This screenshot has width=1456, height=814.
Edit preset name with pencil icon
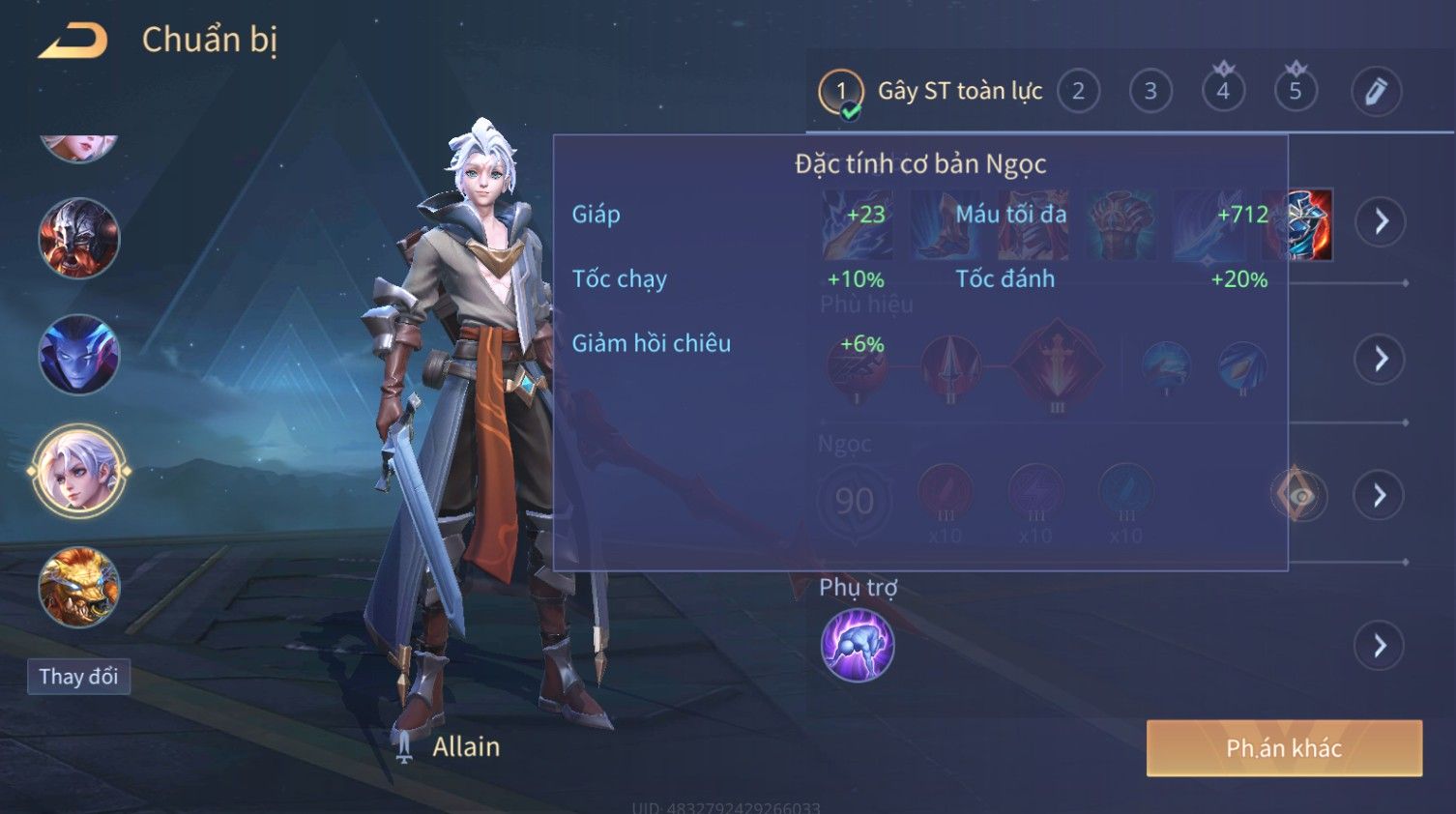click(x=1375, y=92)
